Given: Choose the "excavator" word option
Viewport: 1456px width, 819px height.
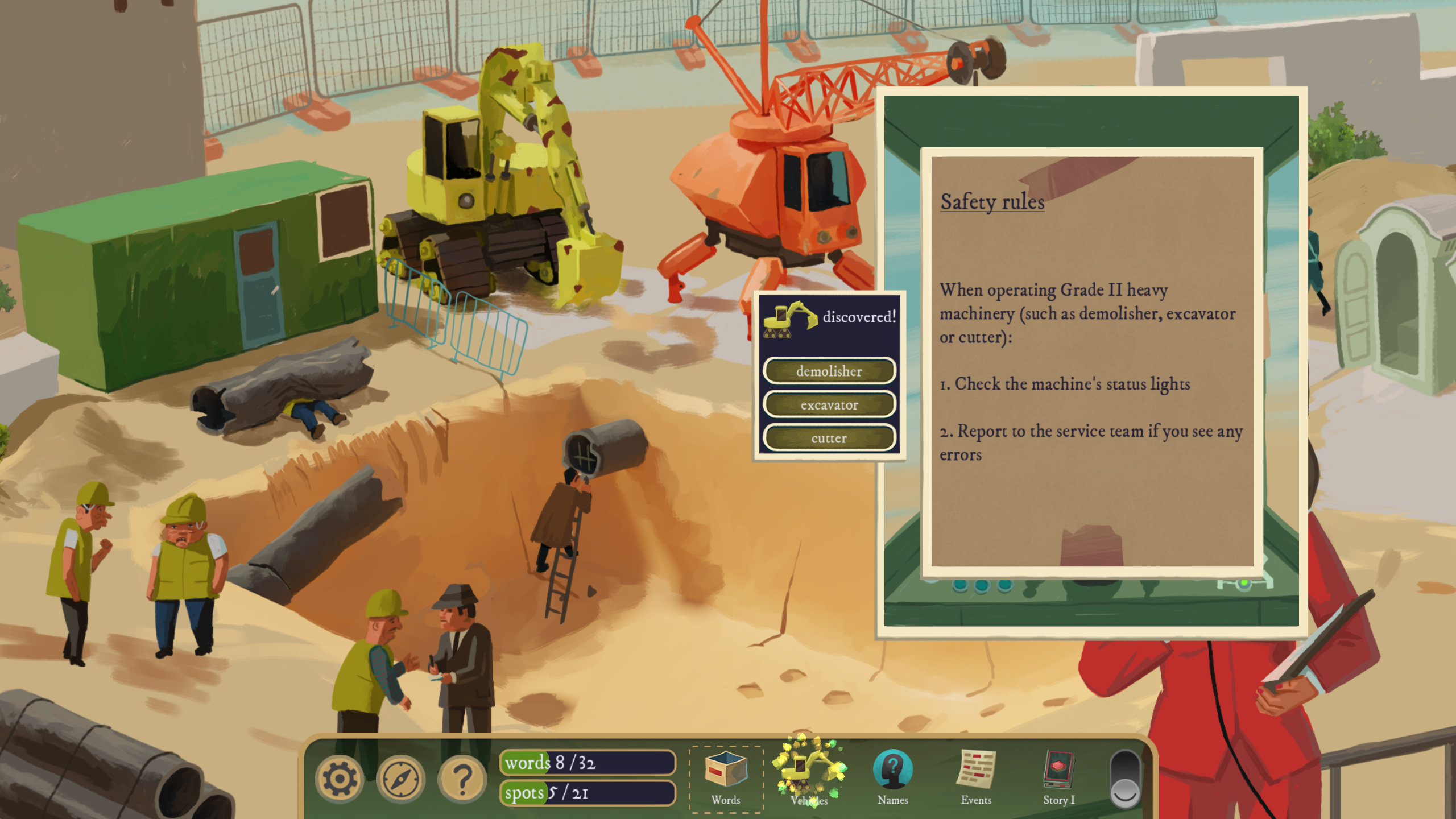Looking at the screenshot, I should [829, 404].
